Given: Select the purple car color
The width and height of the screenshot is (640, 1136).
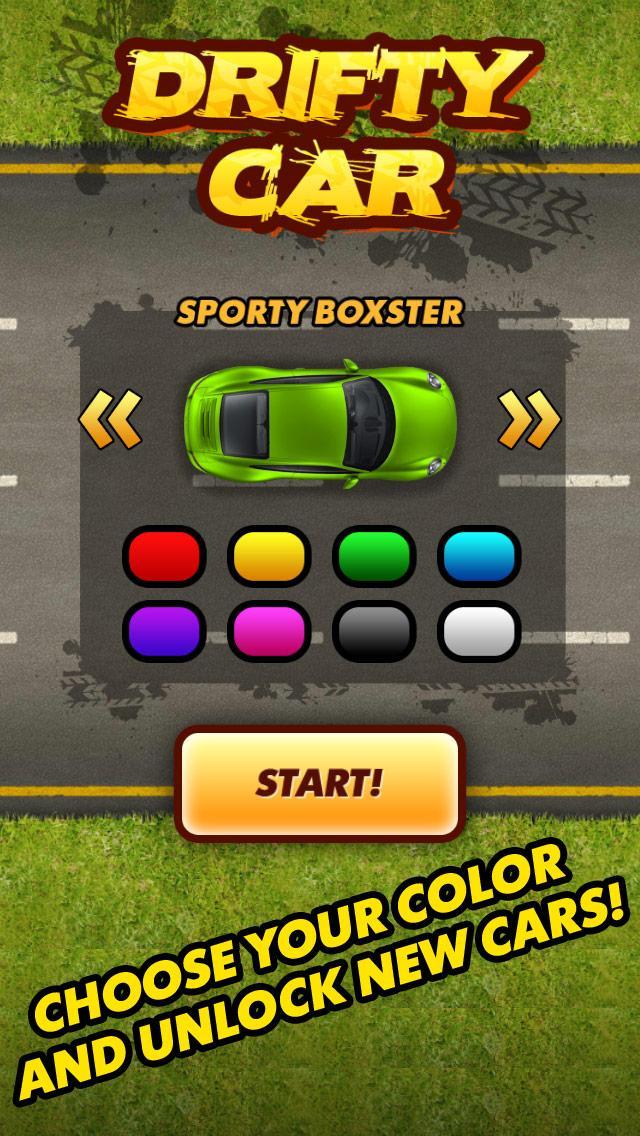Looking at the screenshot, I should point(164,631).
